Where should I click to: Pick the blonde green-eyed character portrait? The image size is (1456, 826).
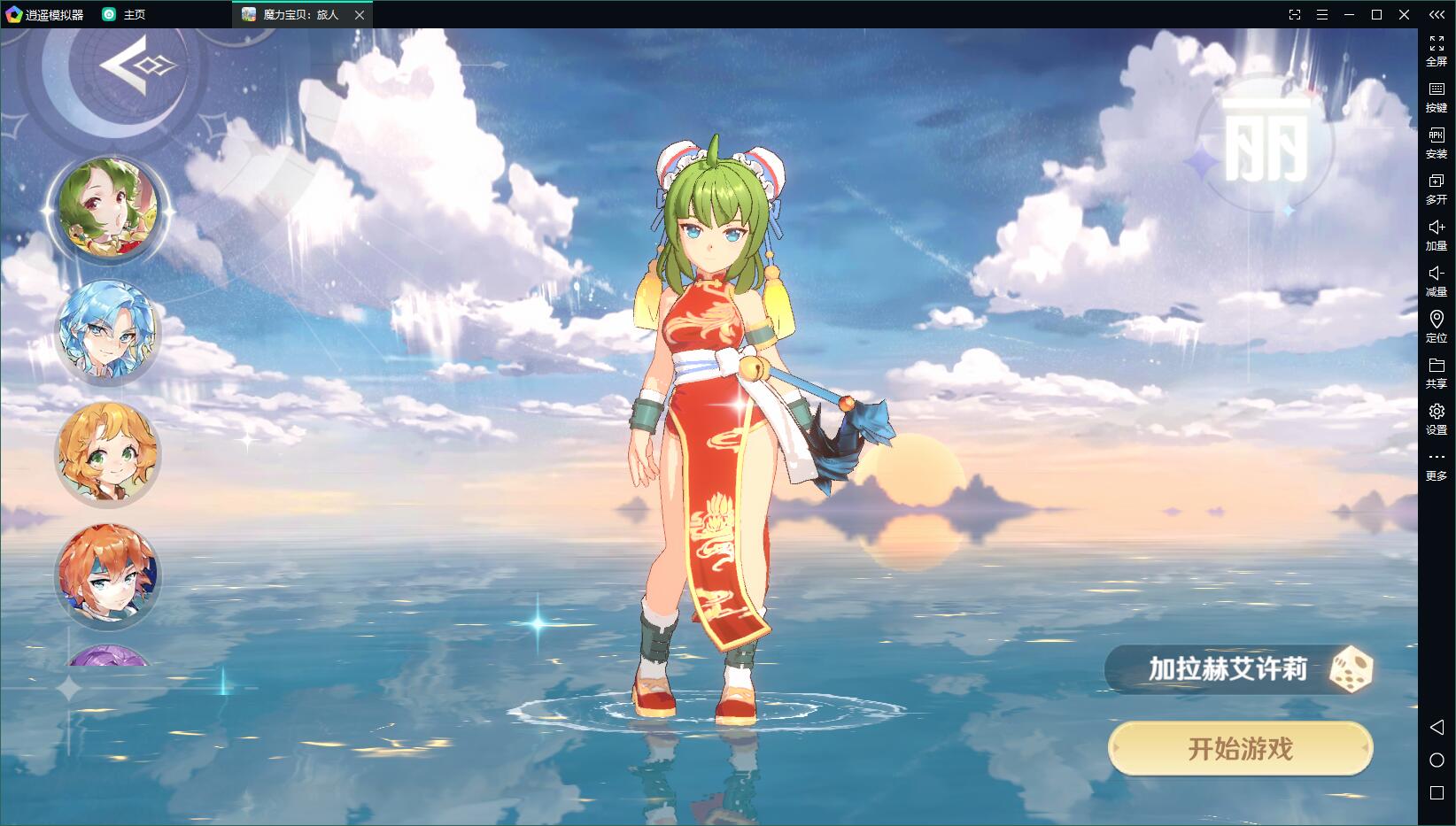(x=108, y=452)
